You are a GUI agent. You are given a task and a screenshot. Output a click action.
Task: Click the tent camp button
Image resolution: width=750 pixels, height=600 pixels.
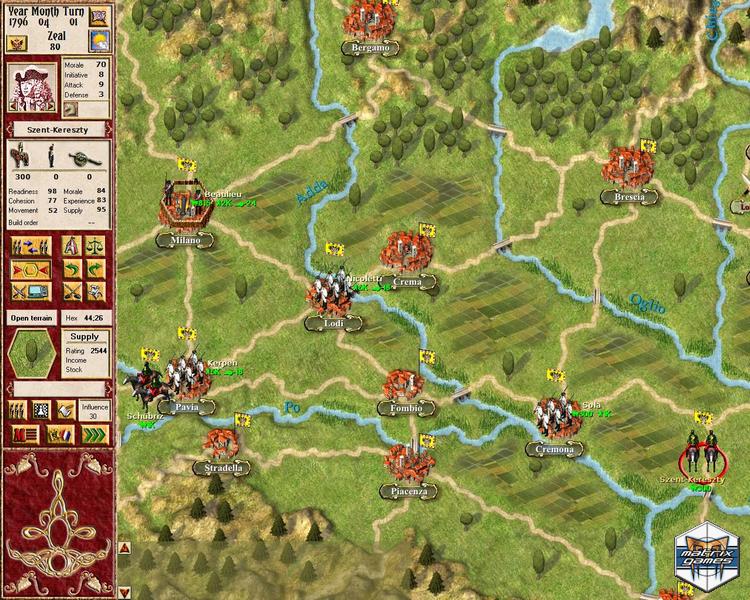coord(71,246)
